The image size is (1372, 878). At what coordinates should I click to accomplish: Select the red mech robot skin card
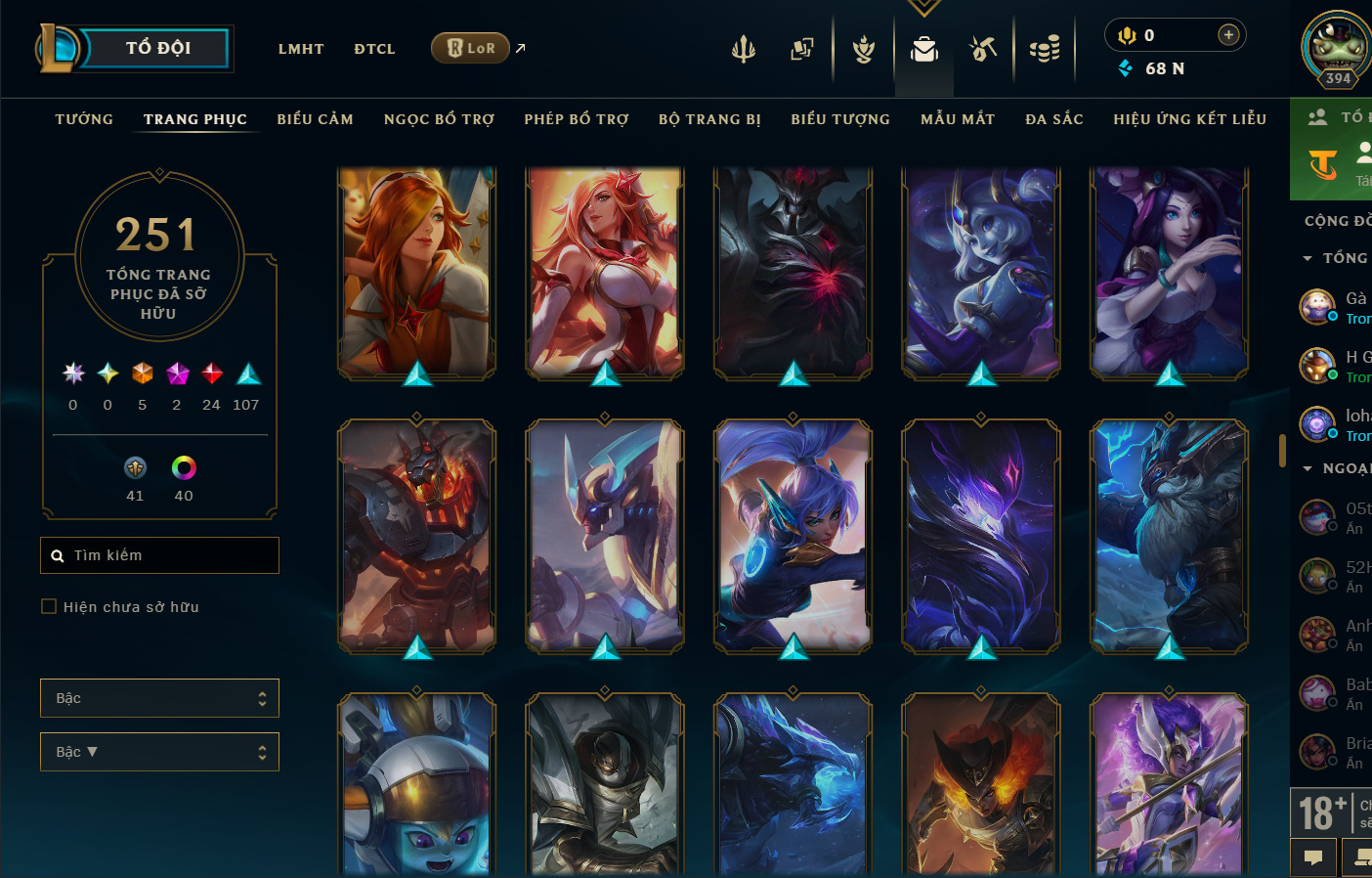click(x=416, y=536)
